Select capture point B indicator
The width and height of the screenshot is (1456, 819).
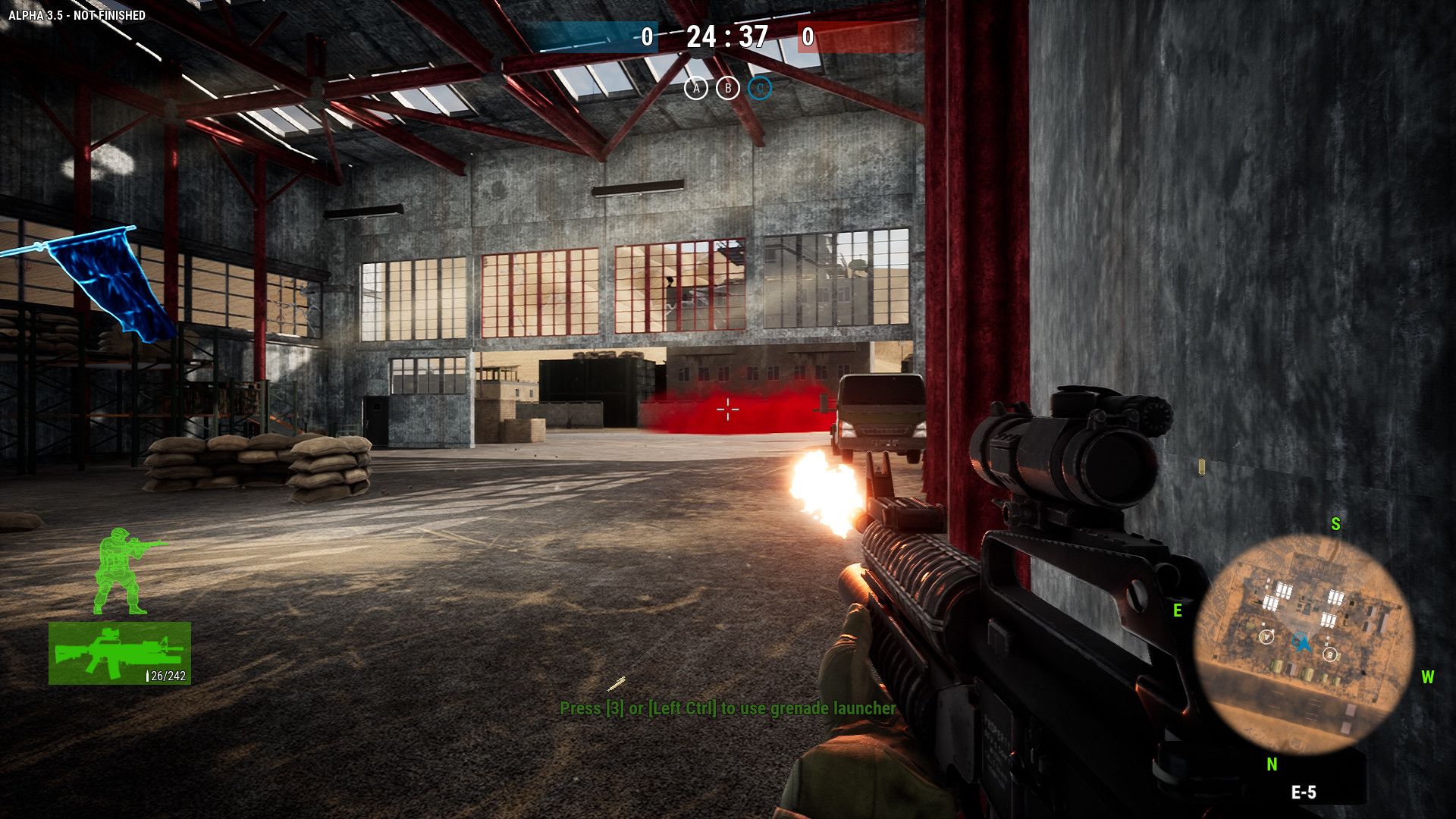(x=728, y=89)
